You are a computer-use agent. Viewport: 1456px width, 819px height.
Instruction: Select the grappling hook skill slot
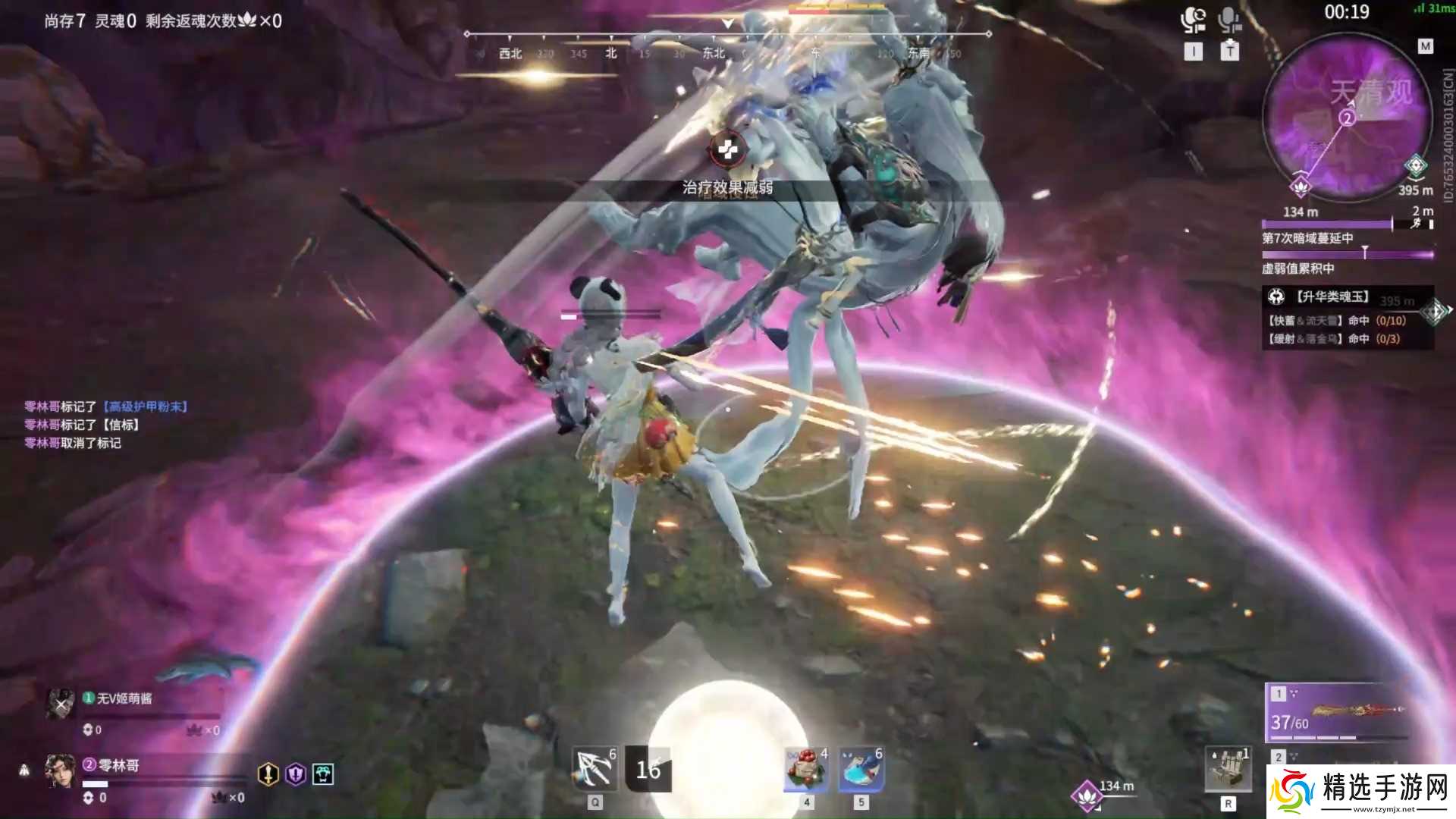click(x=595, y=769)
